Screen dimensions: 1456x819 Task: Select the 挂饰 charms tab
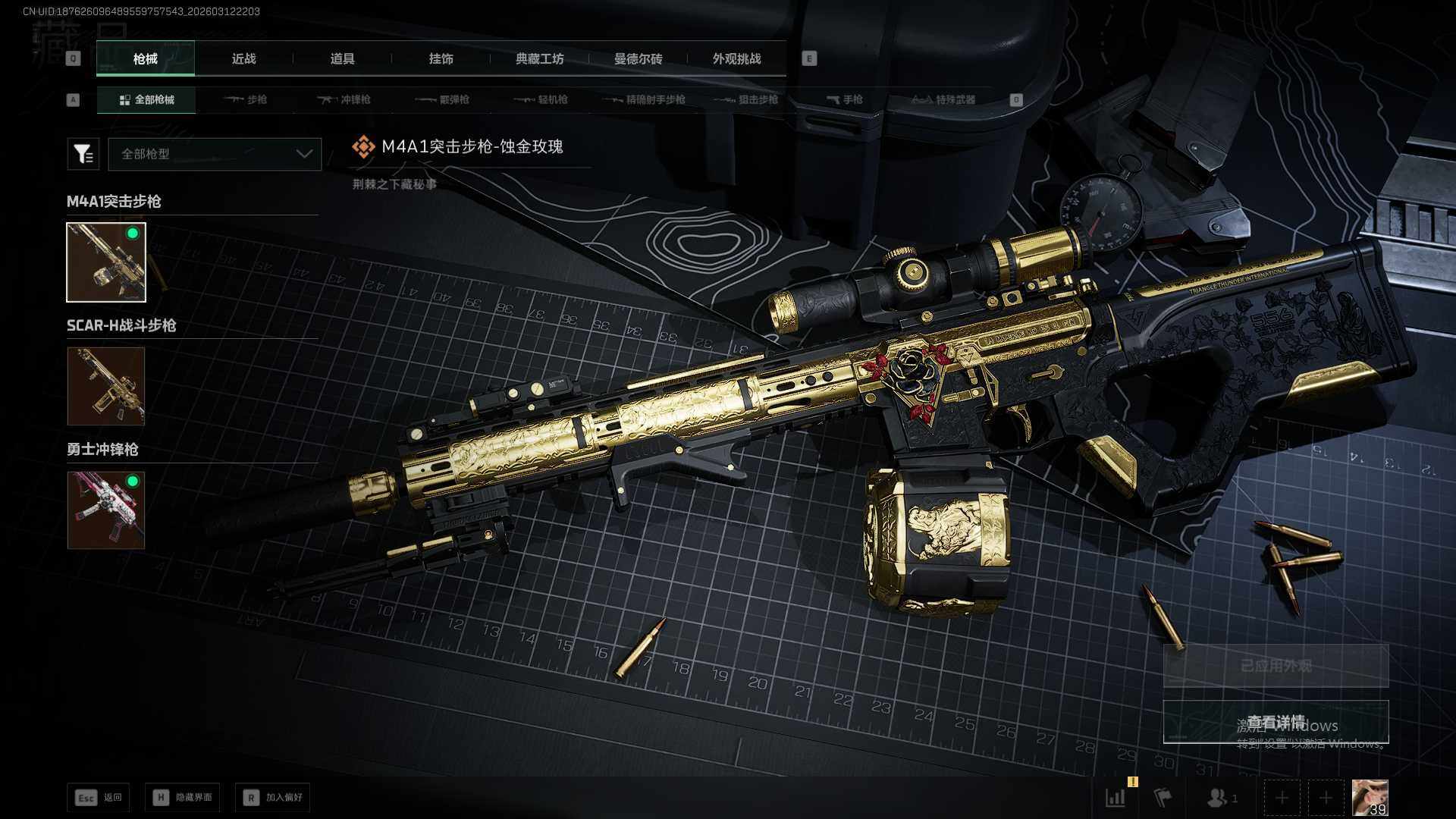(441, 58)
